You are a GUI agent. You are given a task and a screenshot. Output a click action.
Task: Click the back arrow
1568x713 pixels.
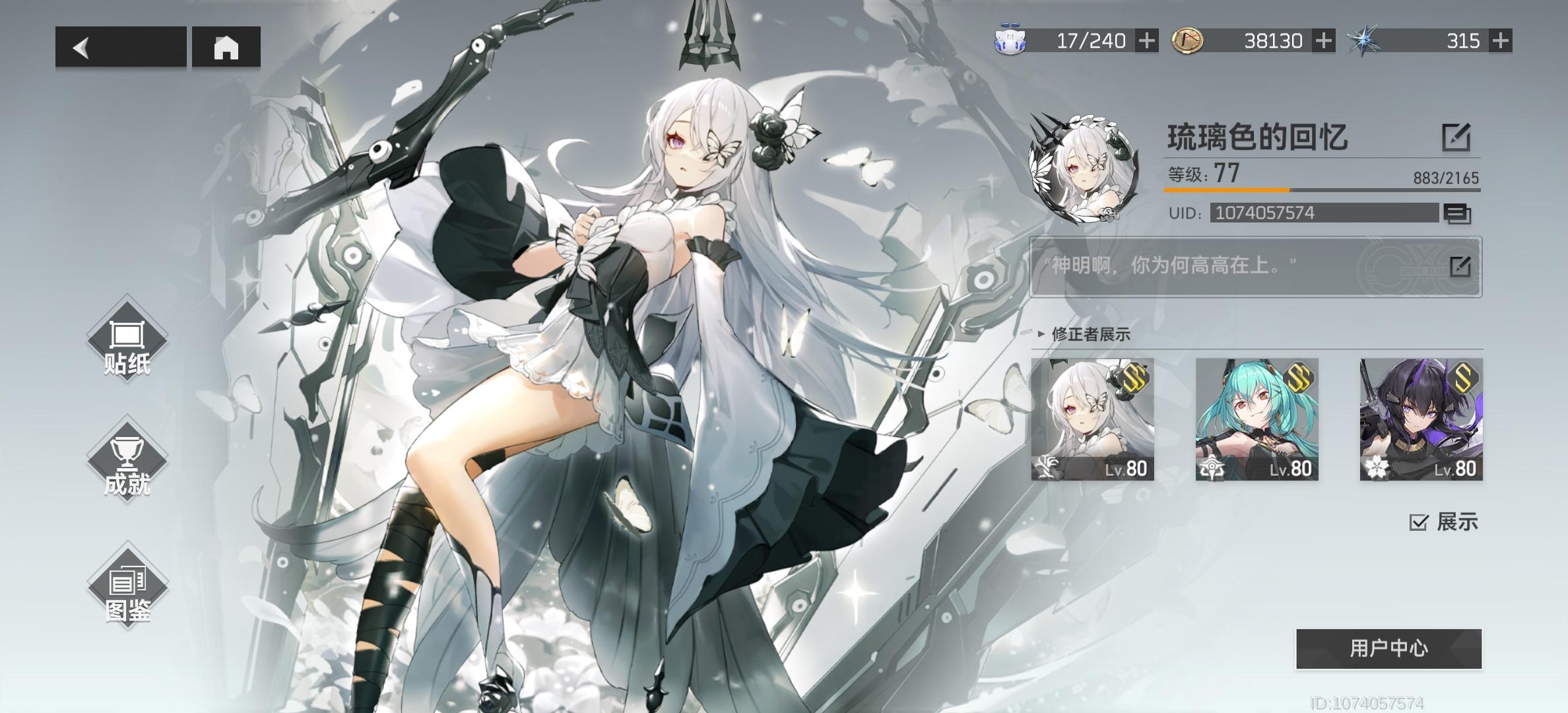tap(81, 47)
